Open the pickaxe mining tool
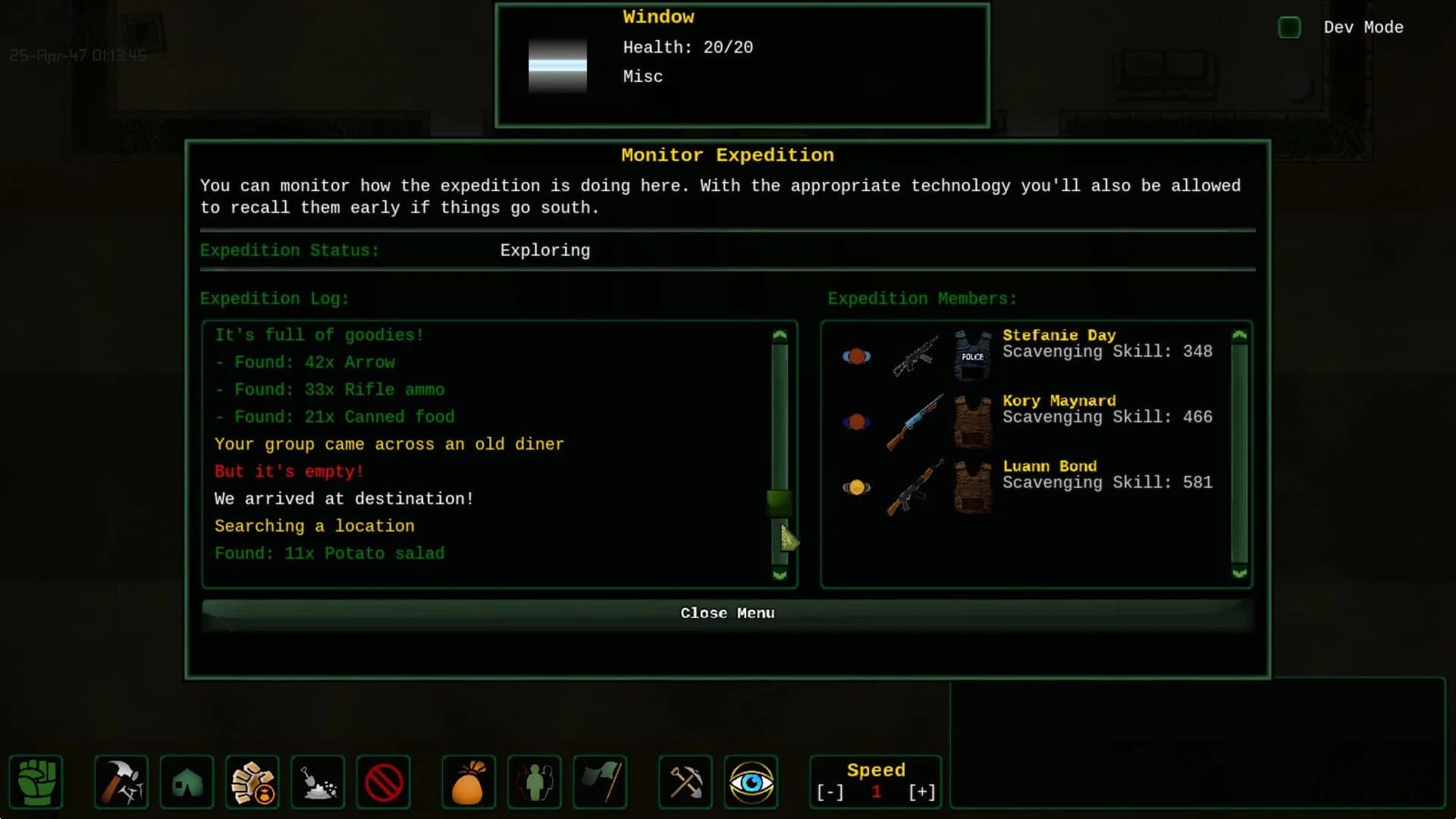The image size is (1456, 819). click(x=685, y=782)
